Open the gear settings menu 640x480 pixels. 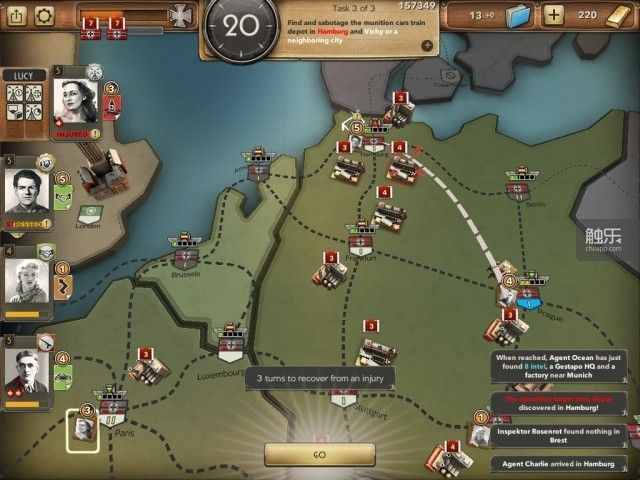click(44, 16)
